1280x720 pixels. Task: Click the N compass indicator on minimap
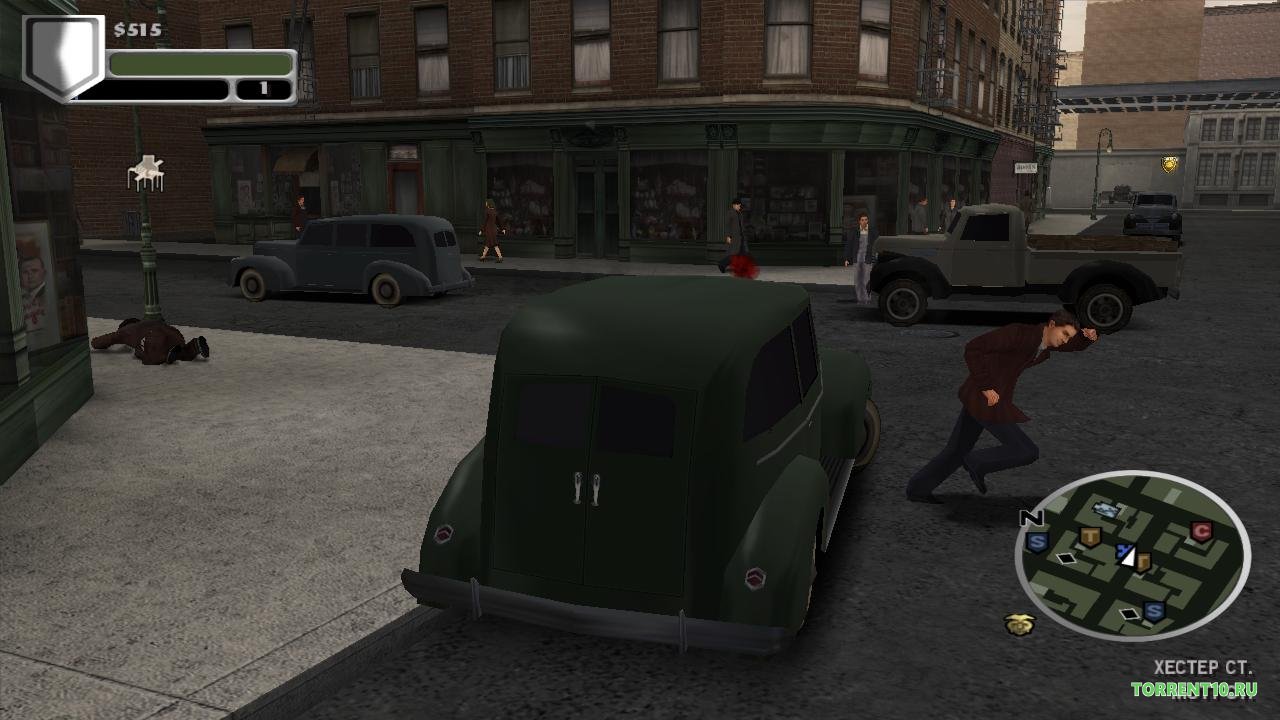1031,518
